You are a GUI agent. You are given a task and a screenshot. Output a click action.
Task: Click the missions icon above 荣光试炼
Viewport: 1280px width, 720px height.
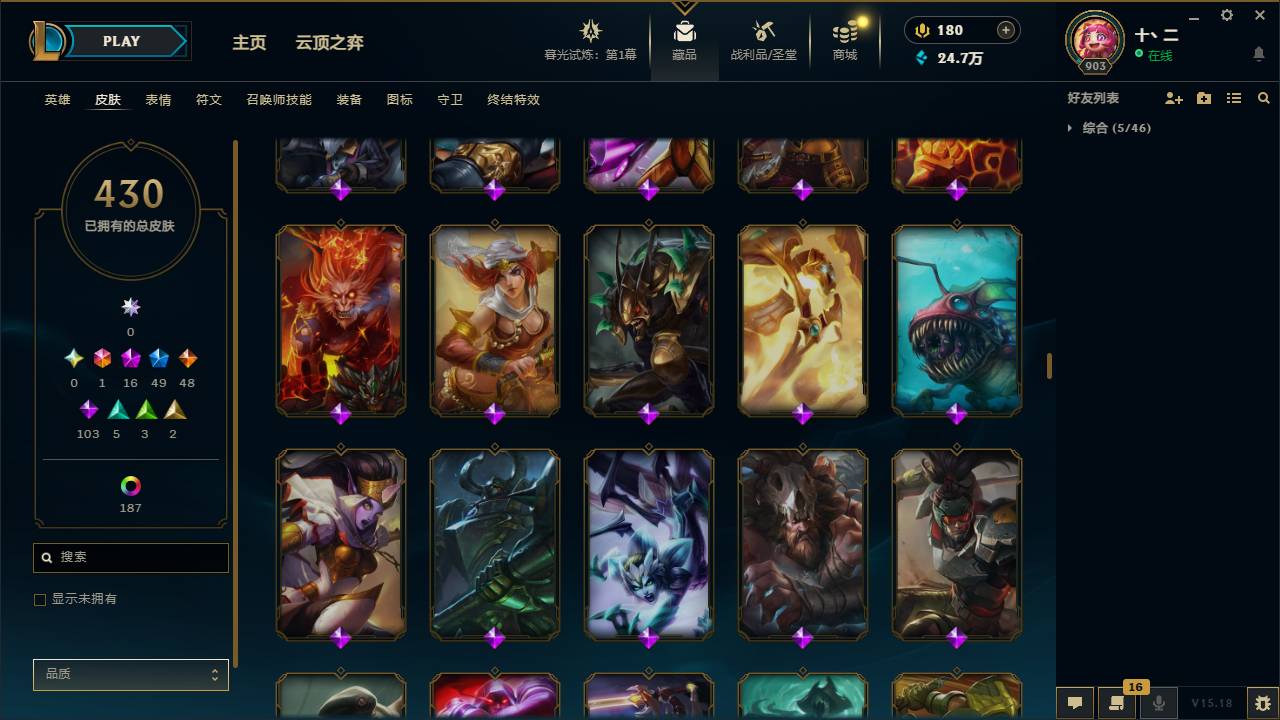pos(590,30)
